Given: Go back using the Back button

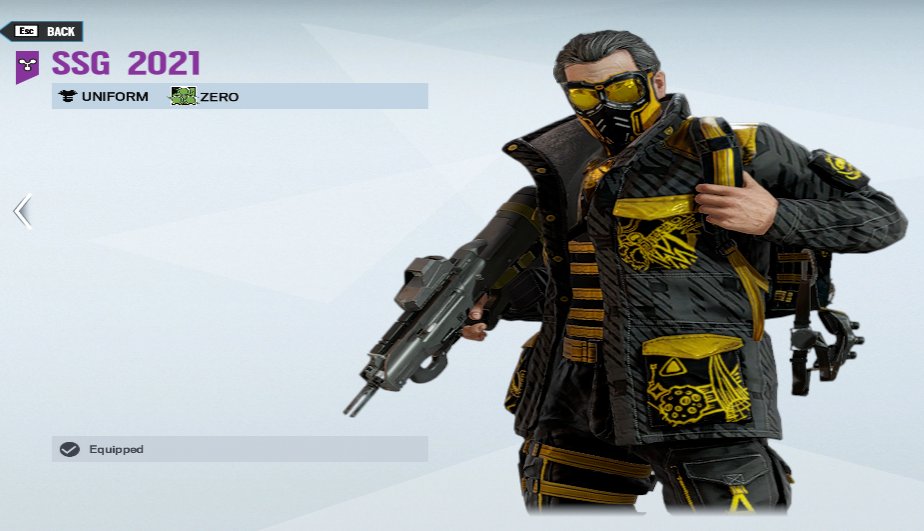Looking at the screenshot, I should click(x=44, y=31).
